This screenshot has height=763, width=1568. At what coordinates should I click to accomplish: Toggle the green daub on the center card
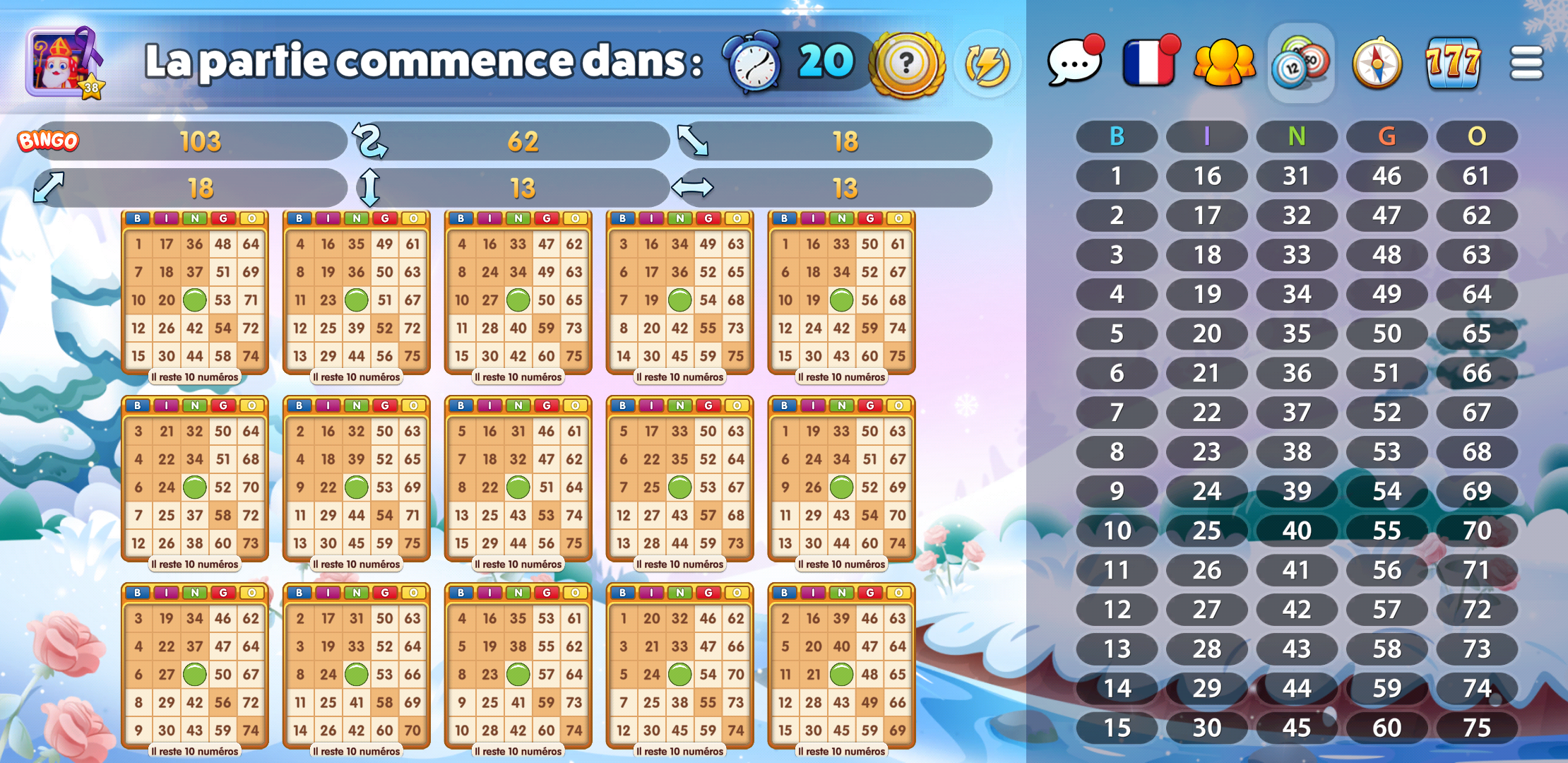coord(518,487)
